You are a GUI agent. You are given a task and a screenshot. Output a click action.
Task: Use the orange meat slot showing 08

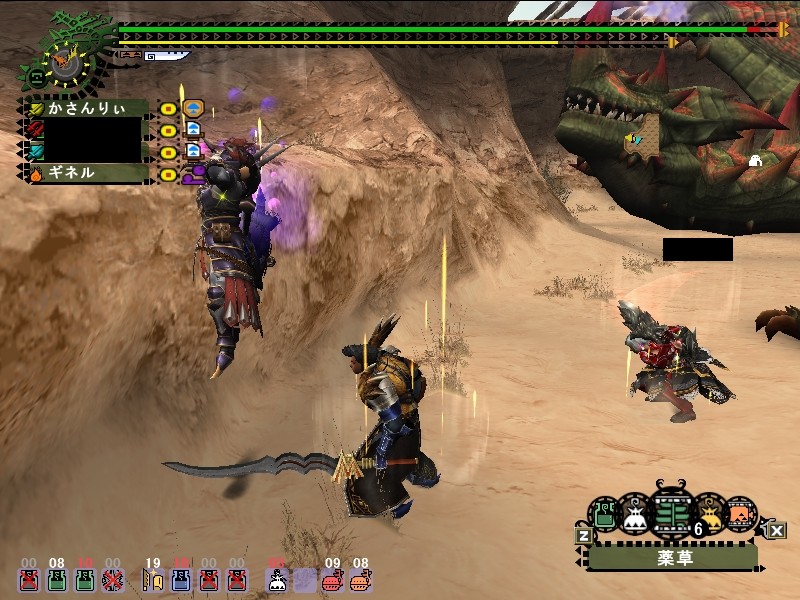(360, 579)
